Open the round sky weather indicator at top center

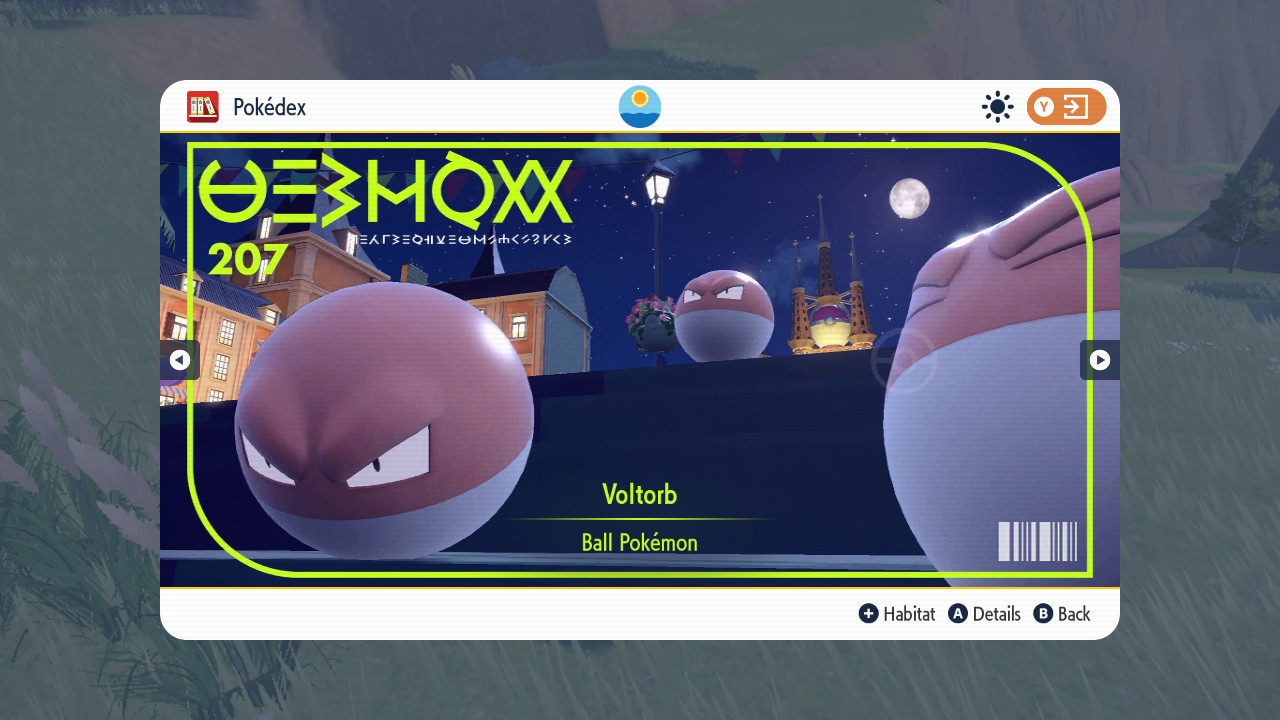click(x=639, y=106)
